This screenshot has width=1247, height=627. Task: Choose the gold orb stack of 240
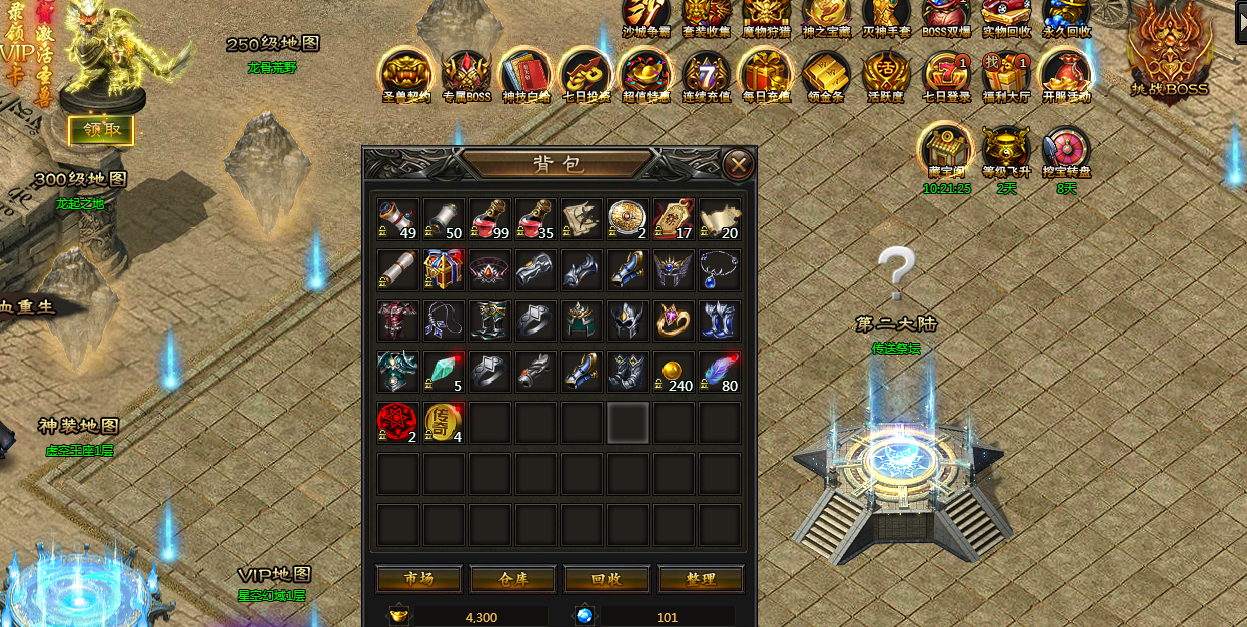tap(674, 372)
